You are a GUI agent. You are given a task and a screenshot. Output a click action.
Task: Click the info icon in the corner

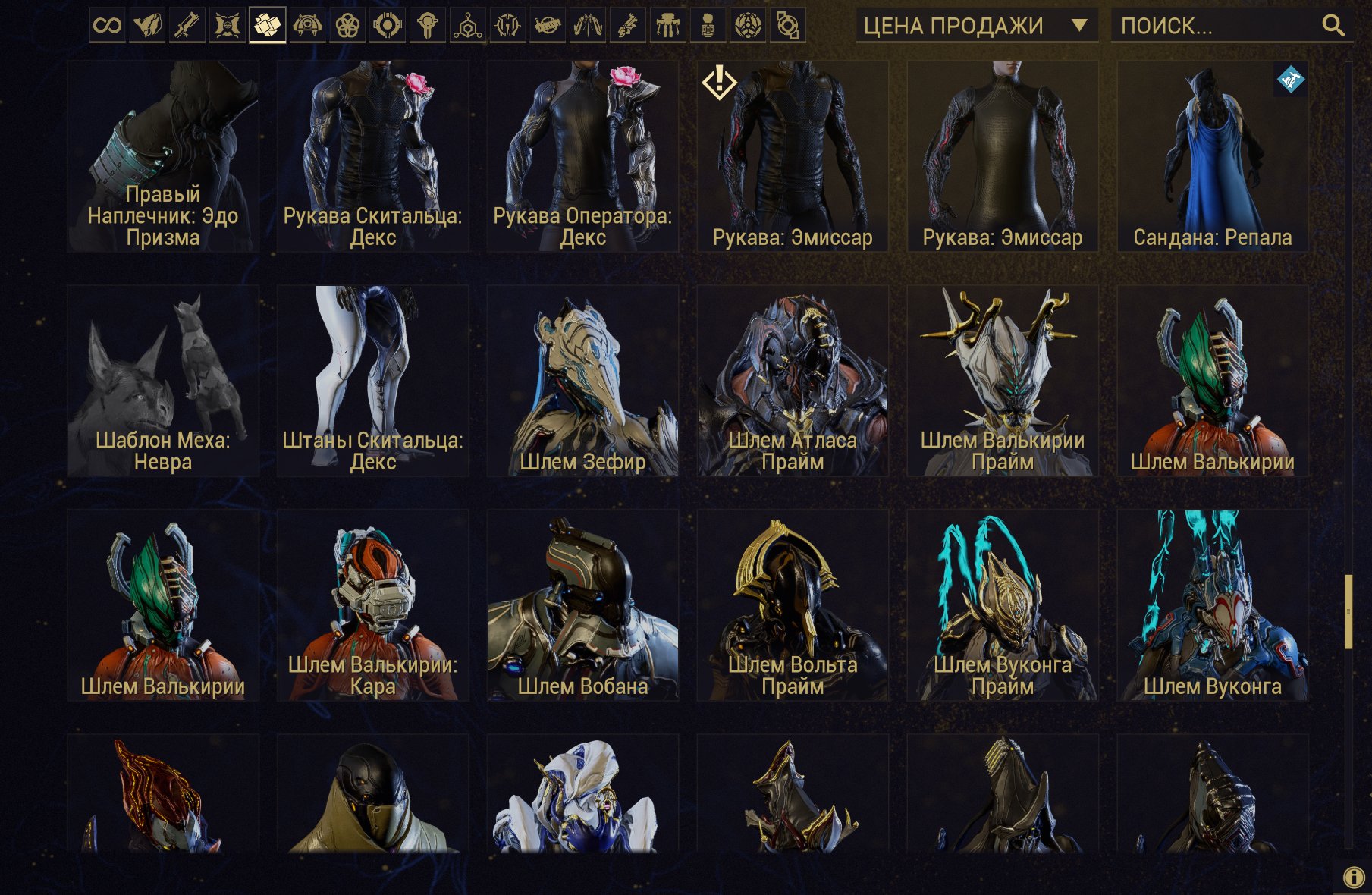pyautogui.click(x=1353, y=877)
